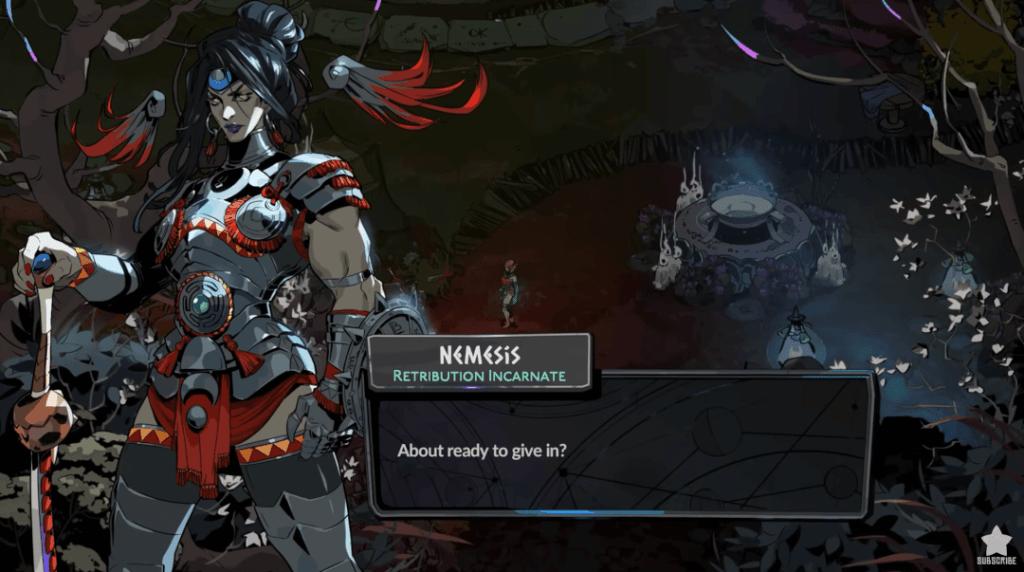Image resolution: width=1024 pixels, height=572 pixels.
Task: Advance the Nemesis dialogue text box
Action: coord(620,448)
